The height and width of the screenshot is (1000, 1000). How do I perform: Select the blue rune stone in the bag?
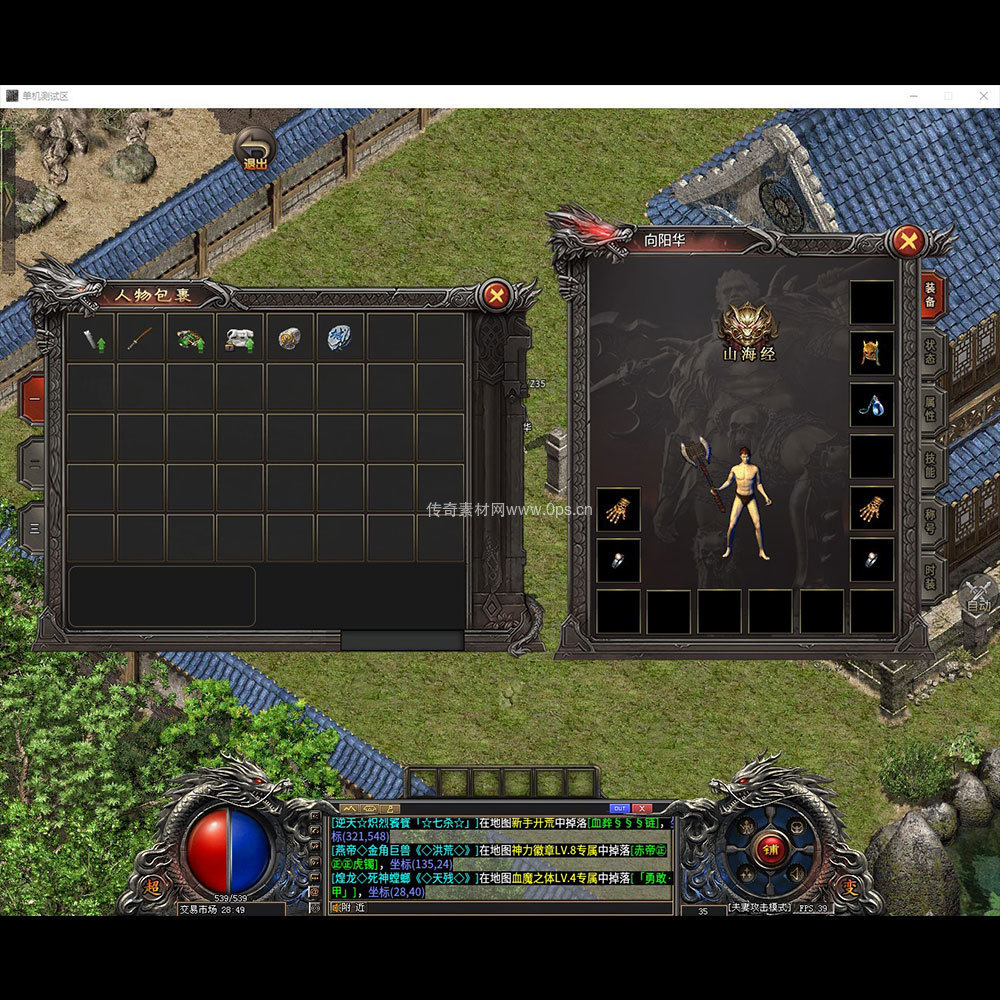[x=340, y=338]
